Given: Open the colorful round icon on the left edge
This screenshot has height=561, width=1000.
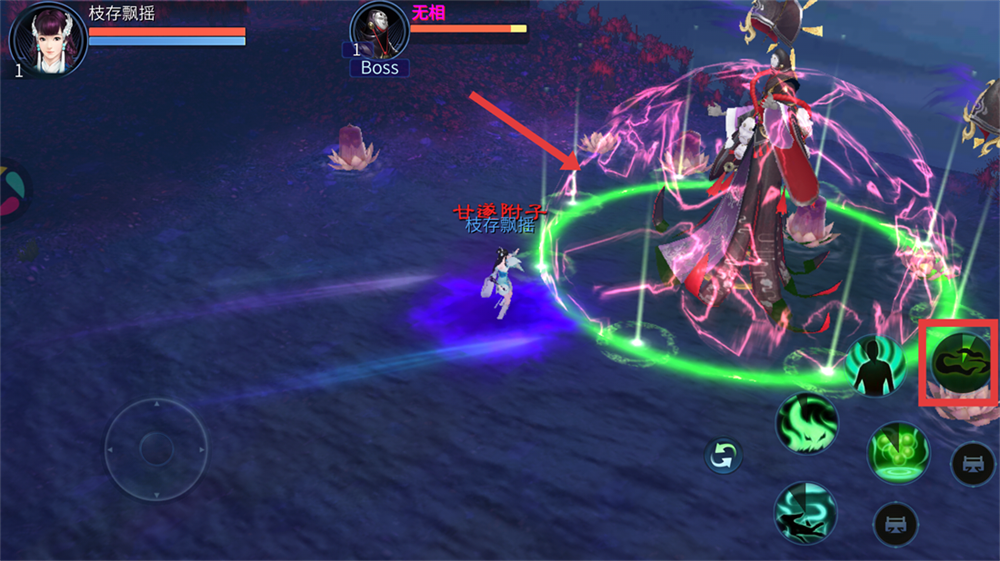Looking at the screenshot, I should pyautogui.click(x=10, y=191).
